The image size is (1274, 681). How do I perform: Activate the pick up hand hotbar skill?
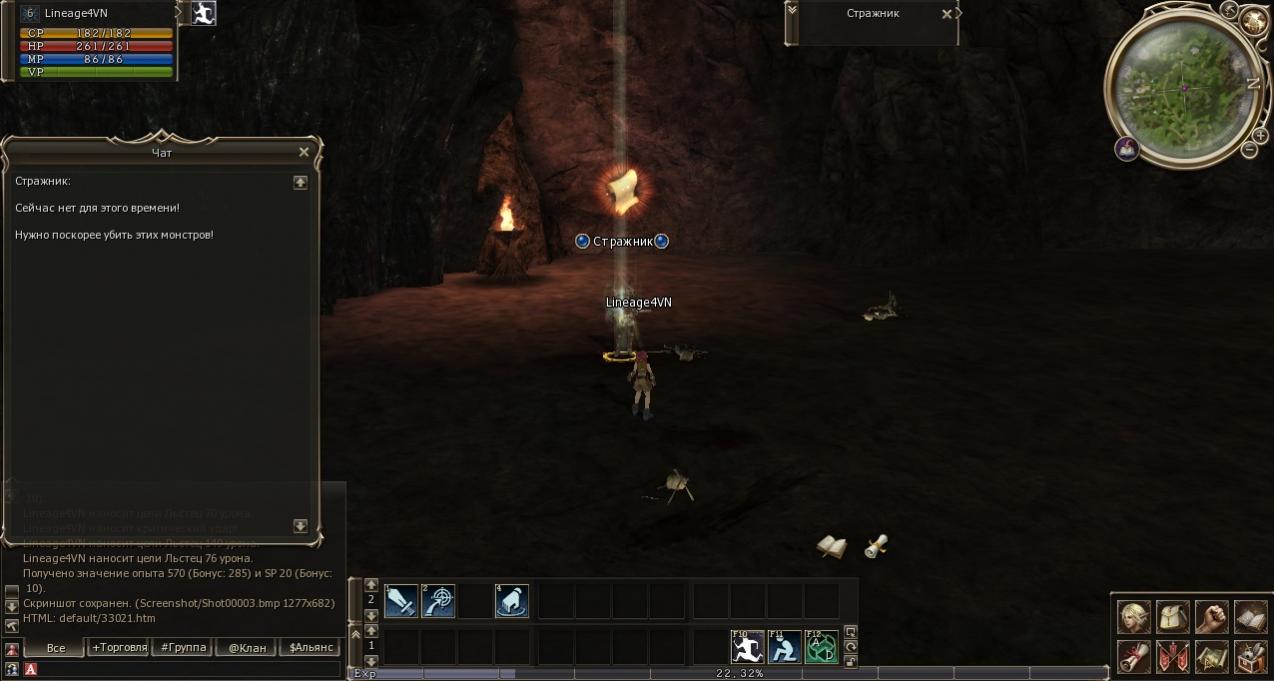(x=512, y=601)
